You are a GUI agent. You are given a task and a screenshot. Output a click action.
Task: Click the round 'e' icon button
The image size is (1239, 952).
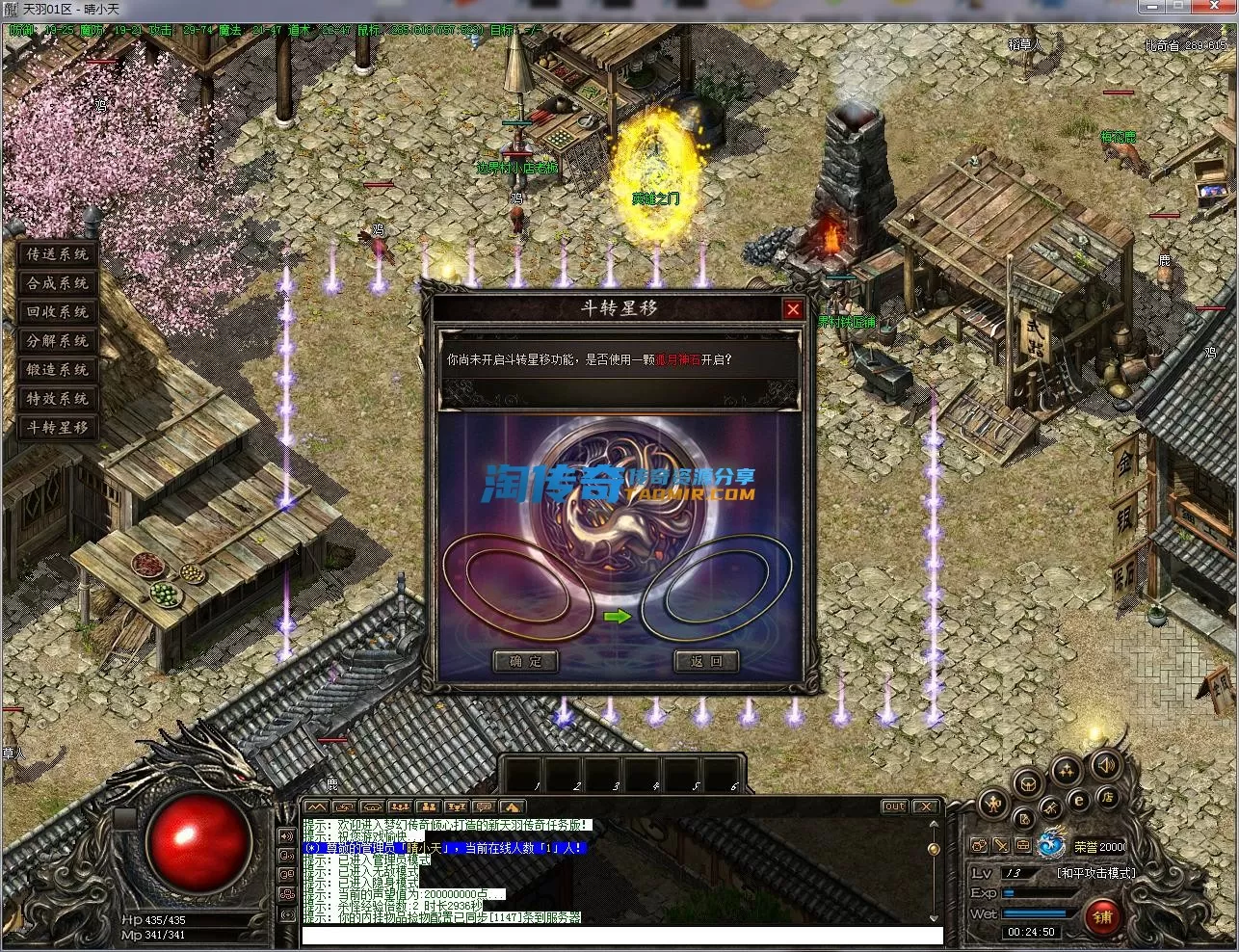[x=1079, y=799]
